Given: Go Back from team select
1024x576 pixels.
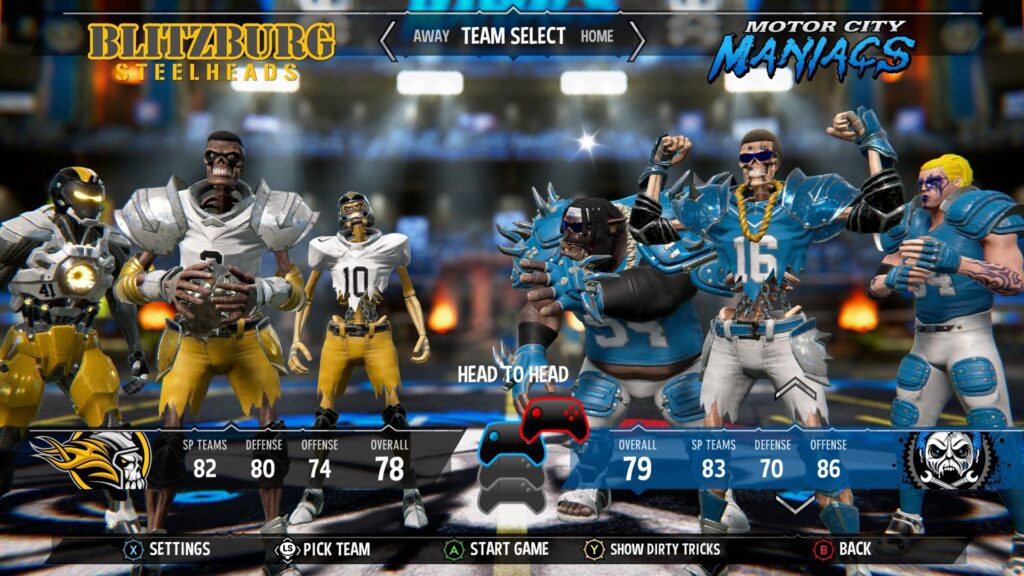Looking at the screenshot, I should (843, 549).
